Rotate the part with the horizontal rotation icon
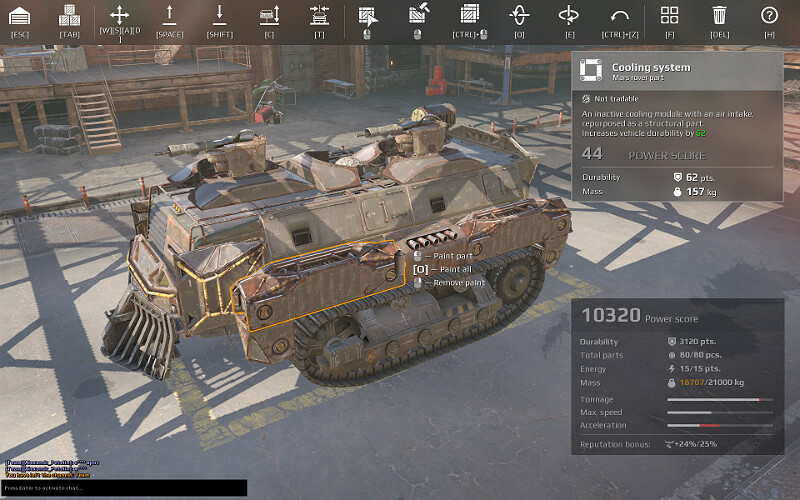This screenshot has height=500, width=800. click(569, 15)
